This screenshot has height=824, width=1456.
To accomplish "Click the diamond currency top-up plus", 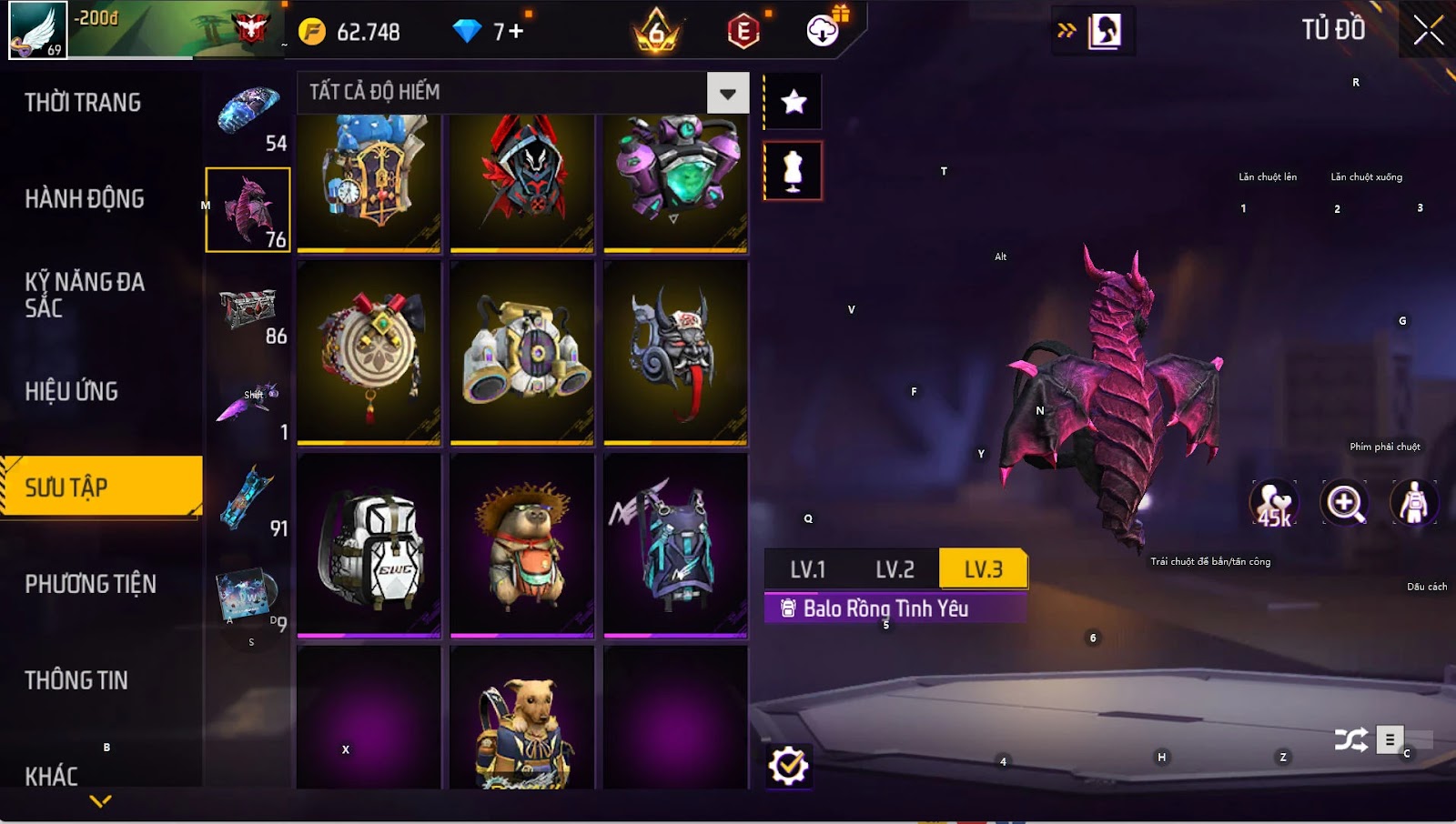I will click(516, 32).
